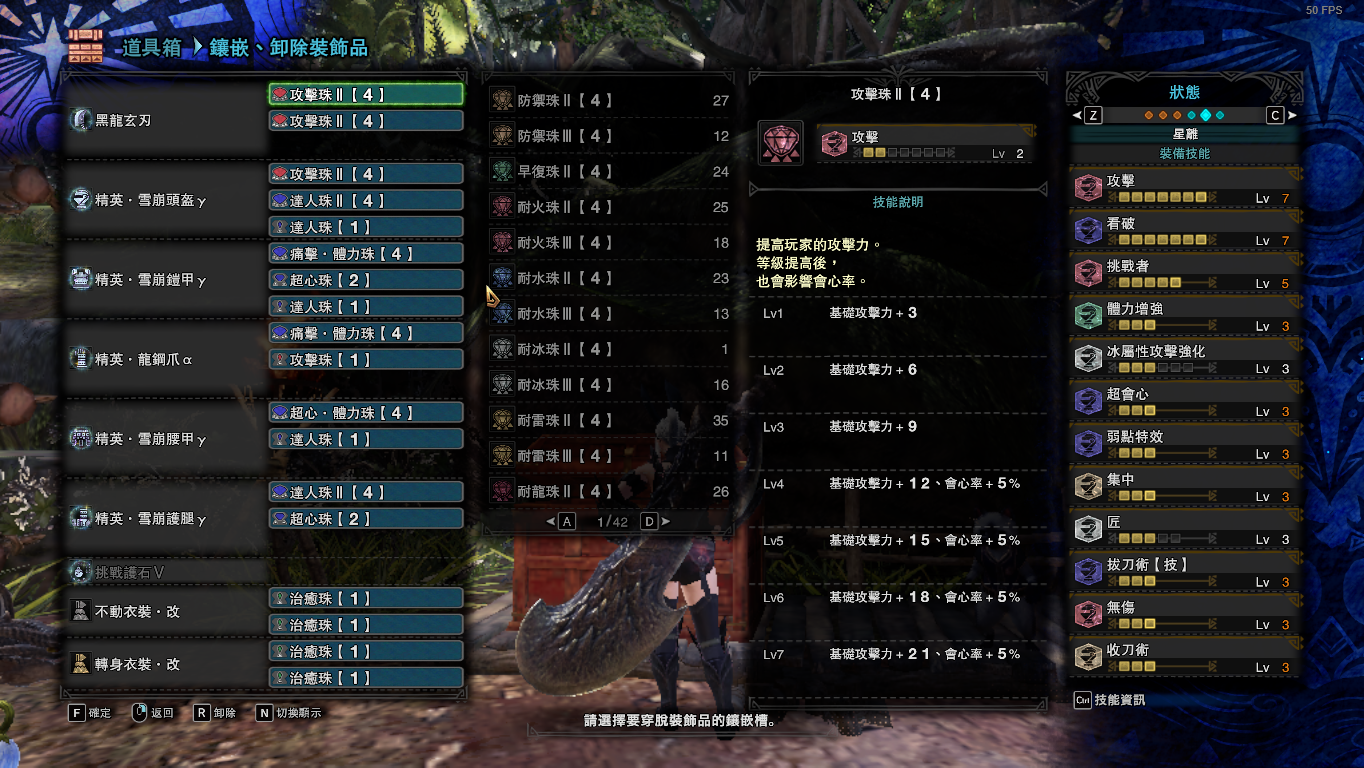Select 耐火珠II【4】 in the list

click(x=609, y=207)
